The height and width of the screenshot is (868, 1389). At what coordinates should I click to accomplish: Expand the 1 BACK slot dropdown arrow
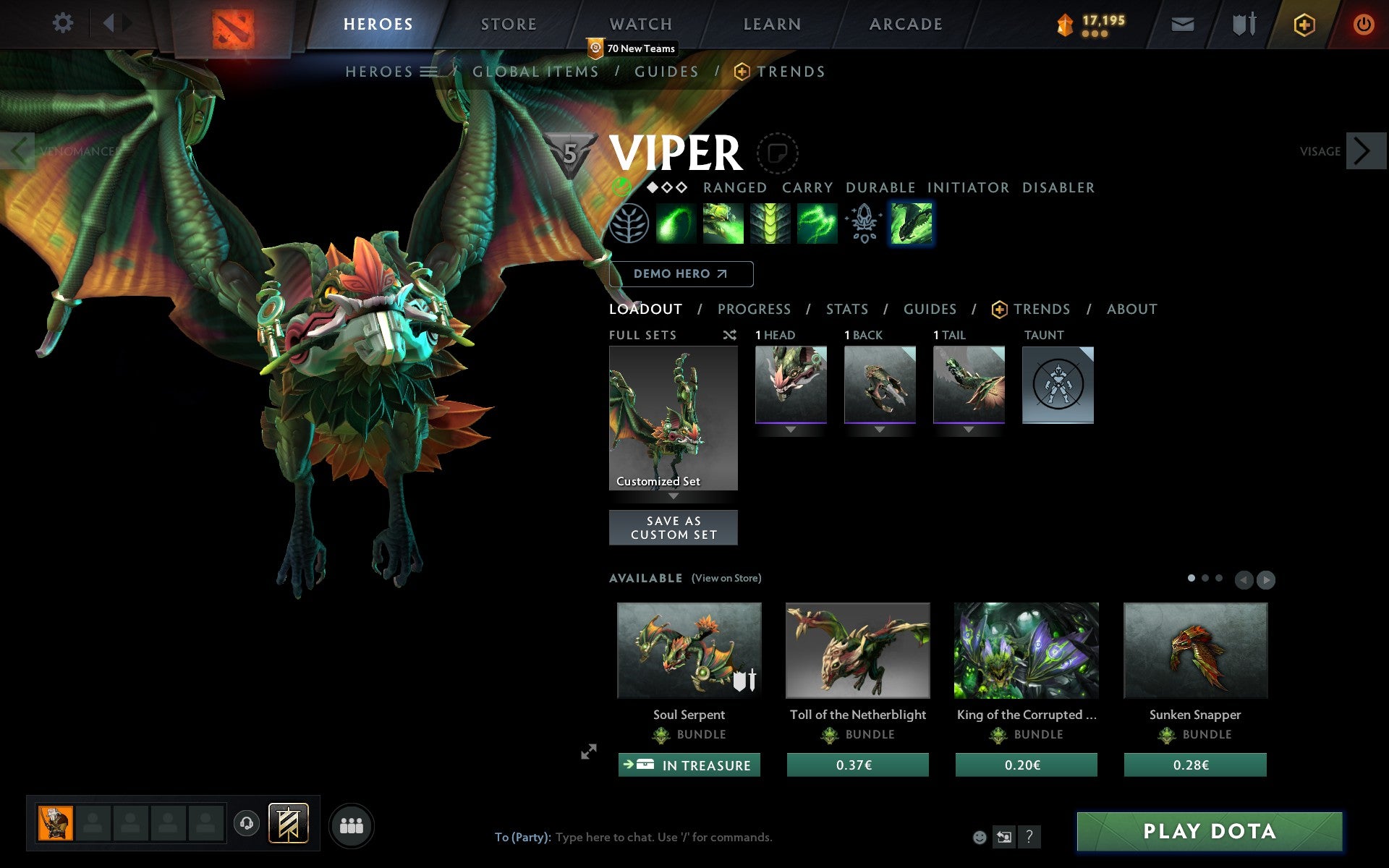[879, 429]
